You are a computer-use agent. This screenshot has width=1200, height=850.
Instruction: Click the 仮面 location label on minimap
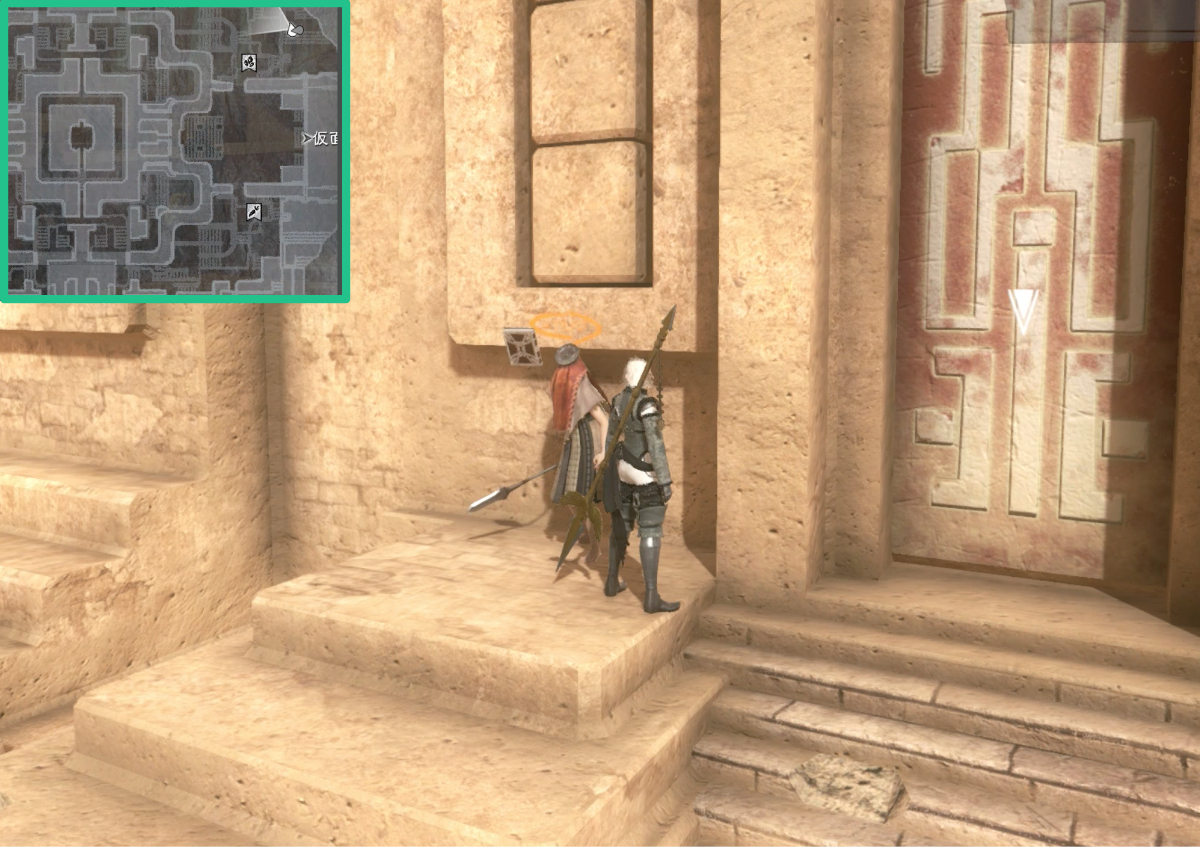tap(320, 138)
